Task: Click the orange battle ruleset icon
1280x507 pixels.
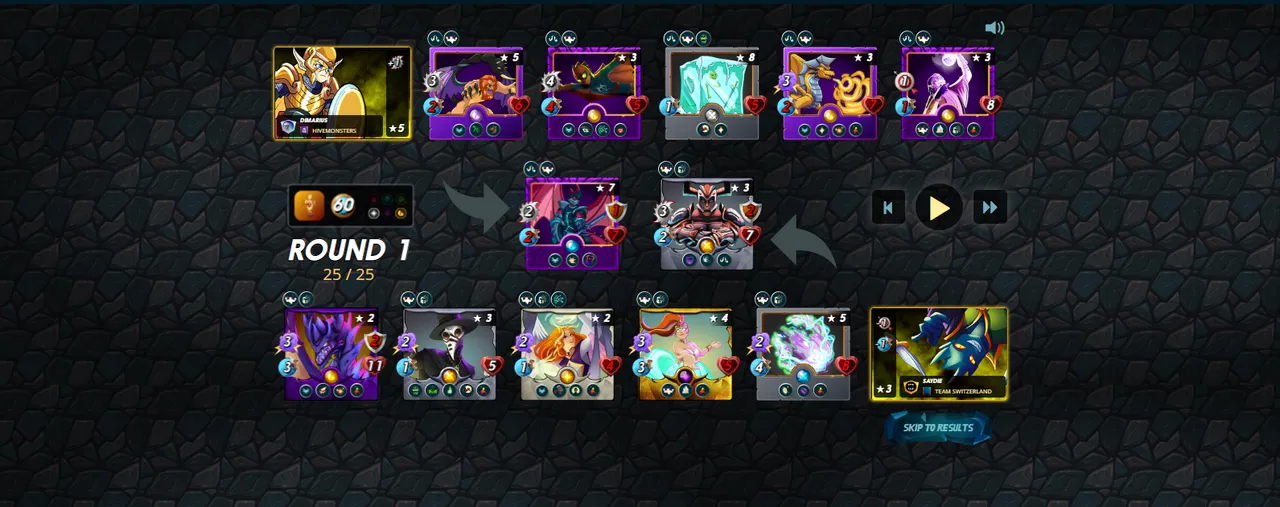Action: pyautogui.click(x=309, y=205)
